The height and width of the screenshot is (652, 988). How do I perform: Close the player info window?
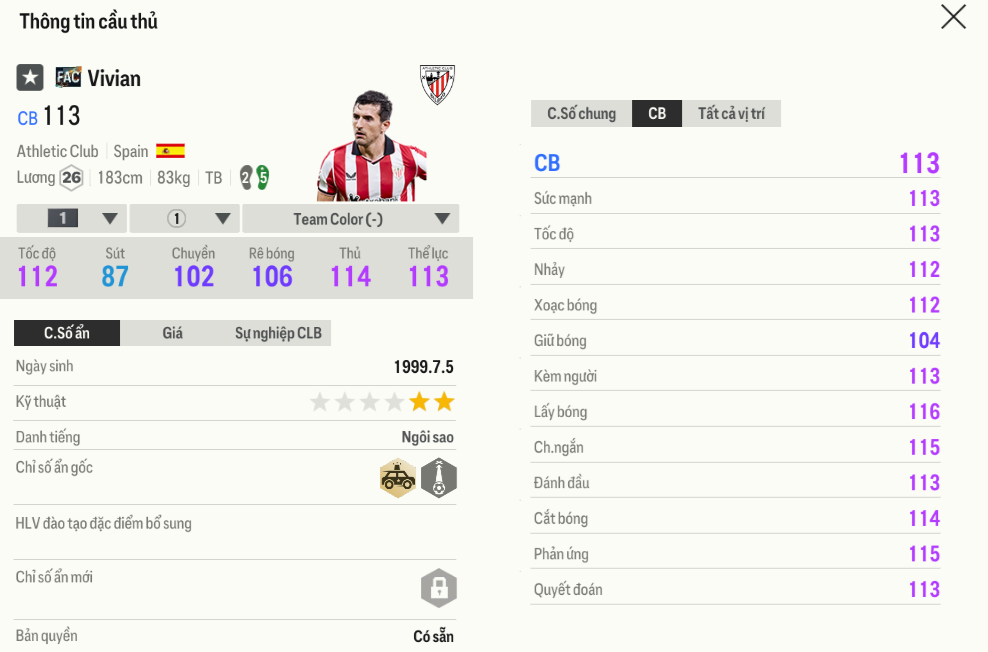click(x=953, y=17)
